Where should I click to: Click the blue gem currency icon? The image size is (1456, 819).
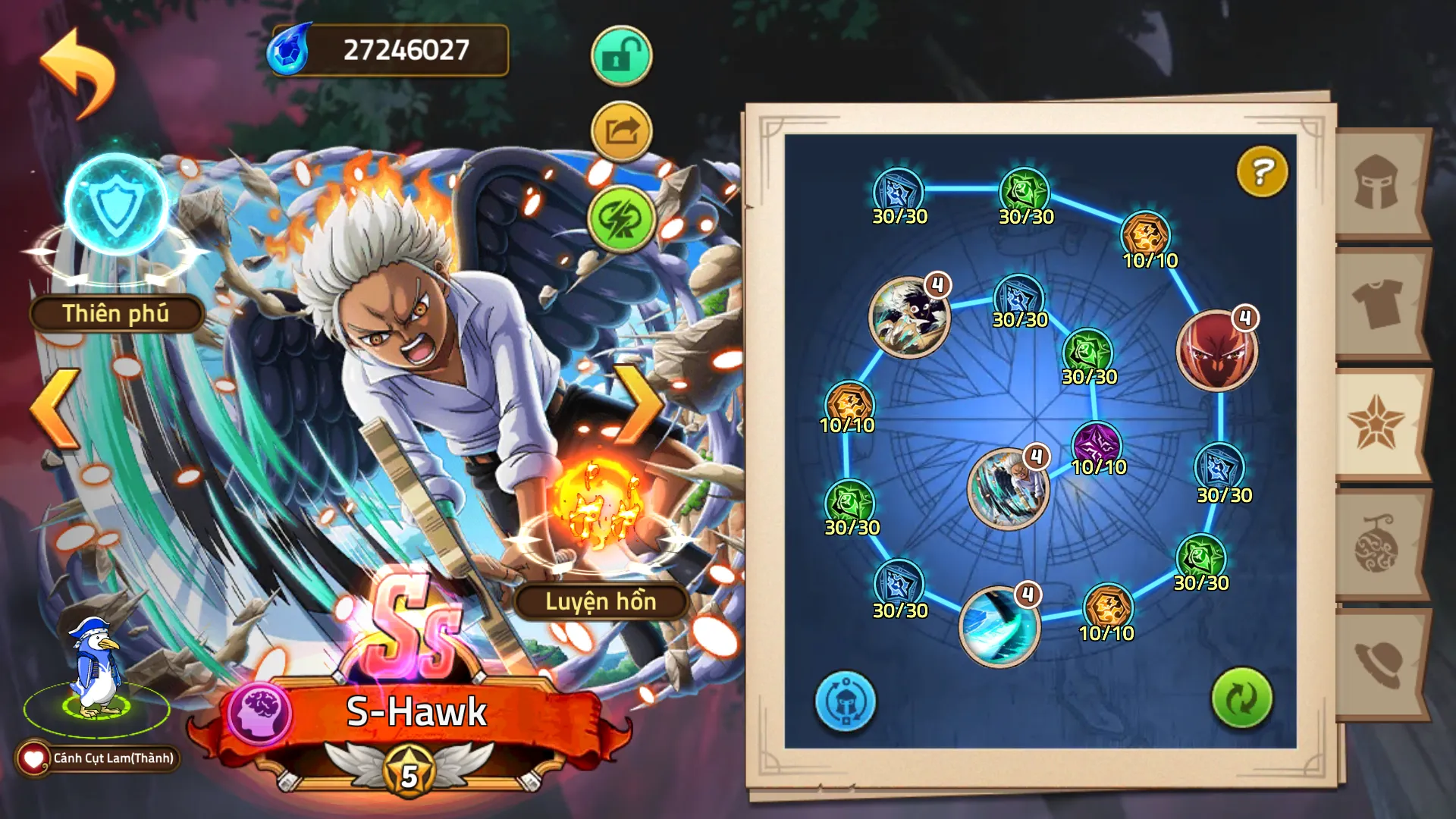pyautogui.click(x=290, y=50)
